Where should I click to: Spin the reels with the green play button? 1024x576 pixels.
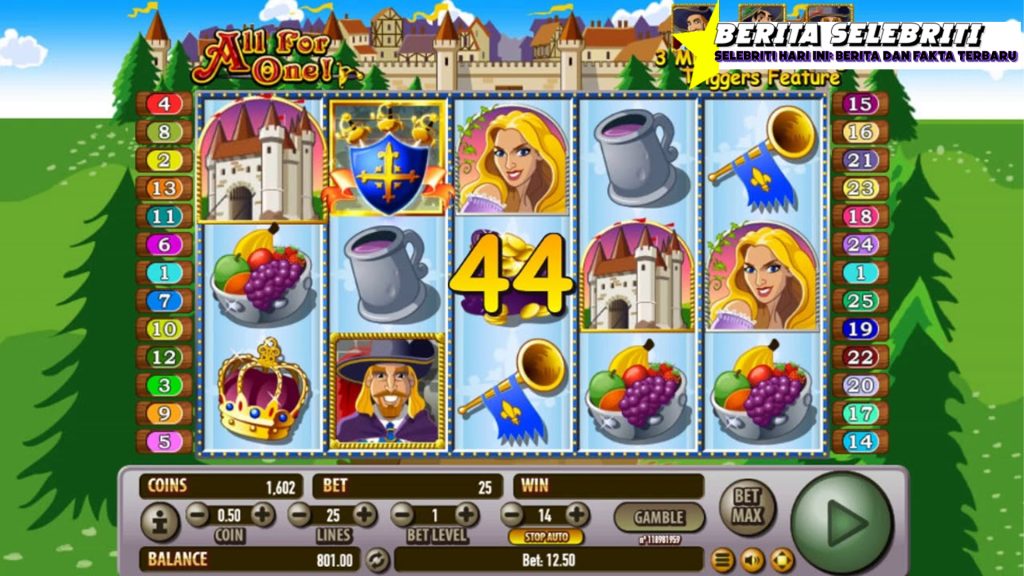pyautogui.click(x=842, y=521)
